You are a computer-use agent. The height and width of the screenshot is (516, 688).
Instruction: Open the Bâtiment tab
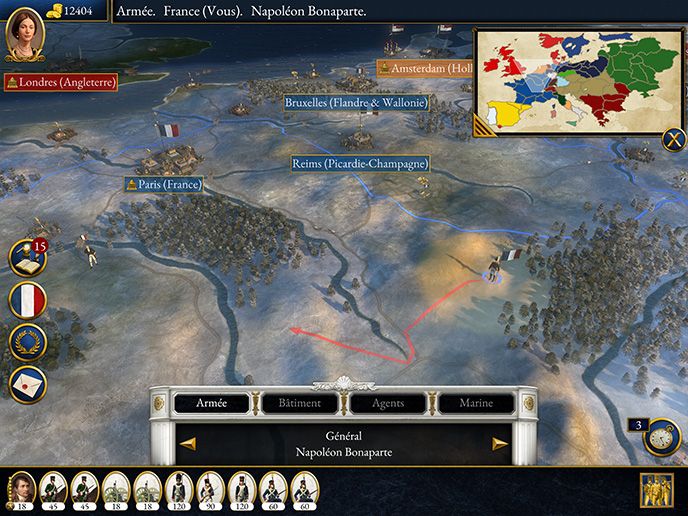tap(300, 403)
